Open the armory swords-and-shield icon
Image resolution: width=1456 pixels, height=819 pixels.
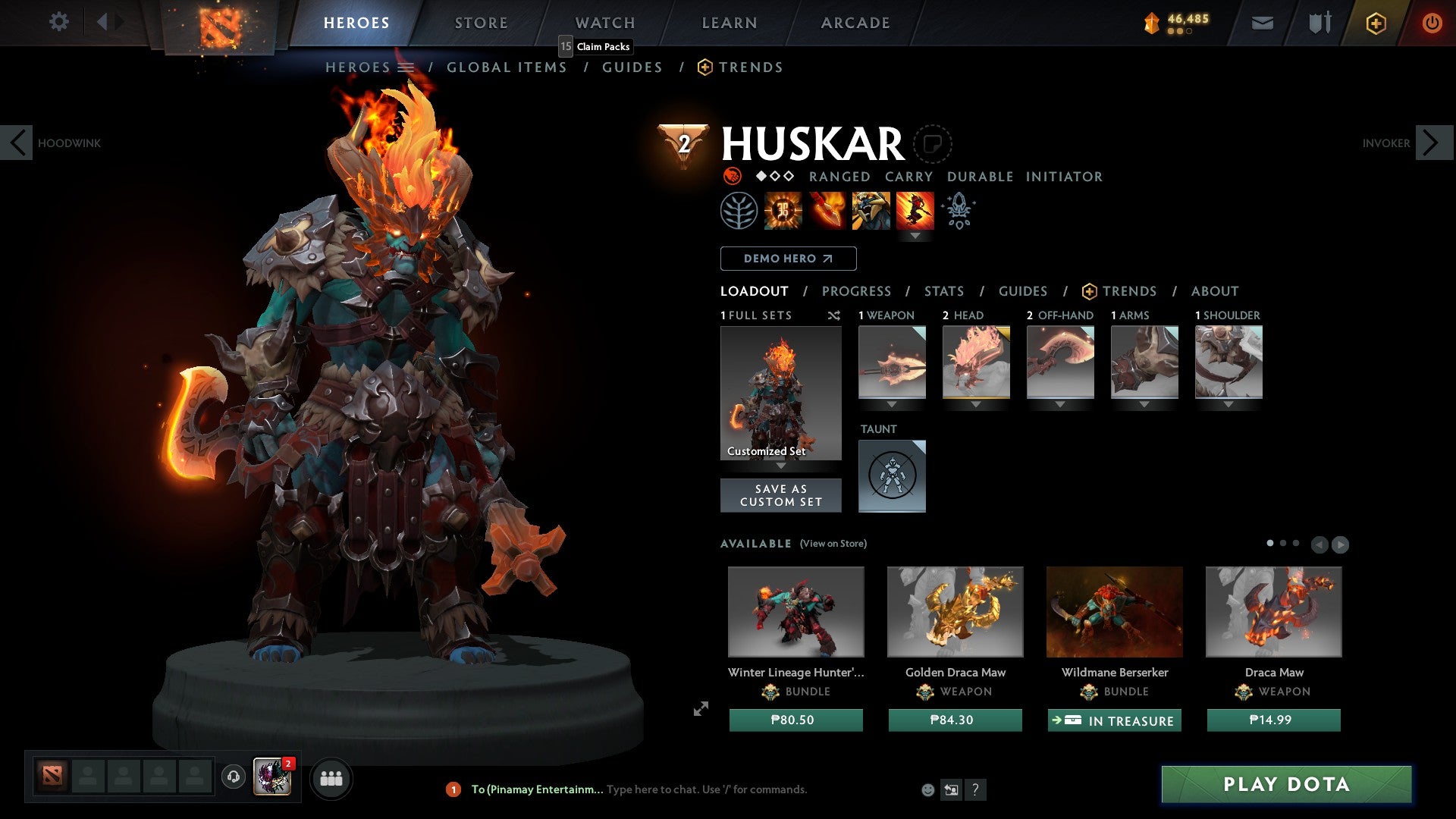point(1319,23)
